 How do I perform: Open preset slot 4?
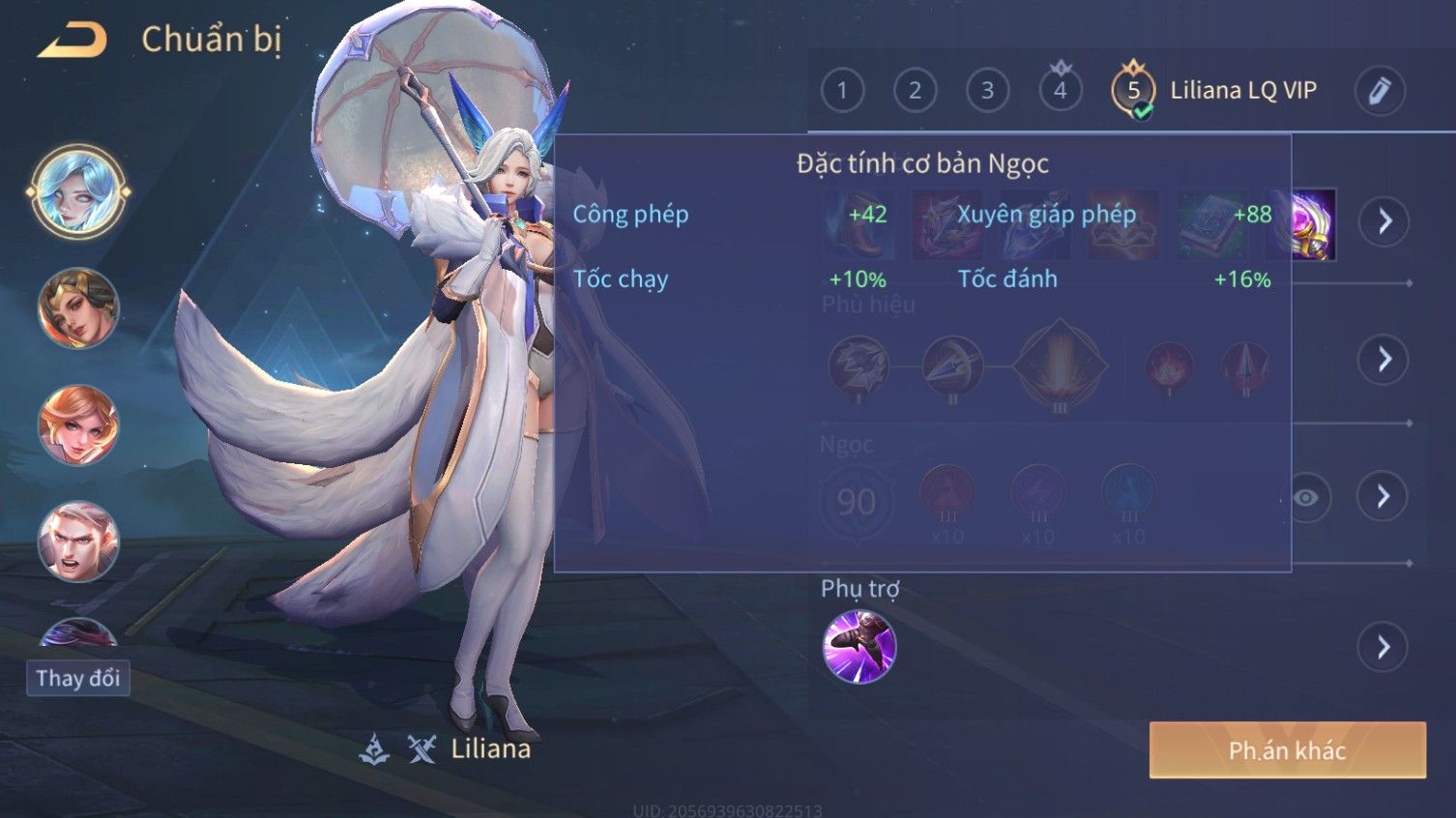pyautogui.click(x=1061, y=90)
